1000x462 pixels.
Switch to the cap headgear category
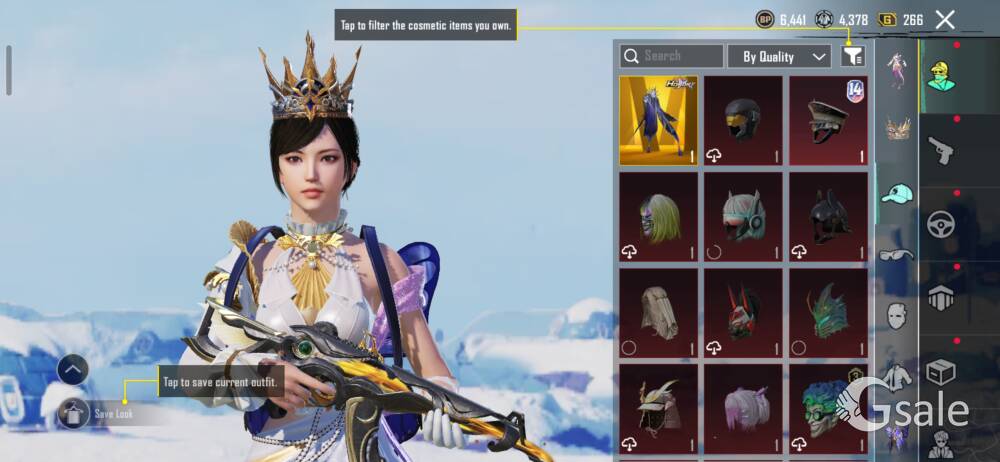click(897, 193)
